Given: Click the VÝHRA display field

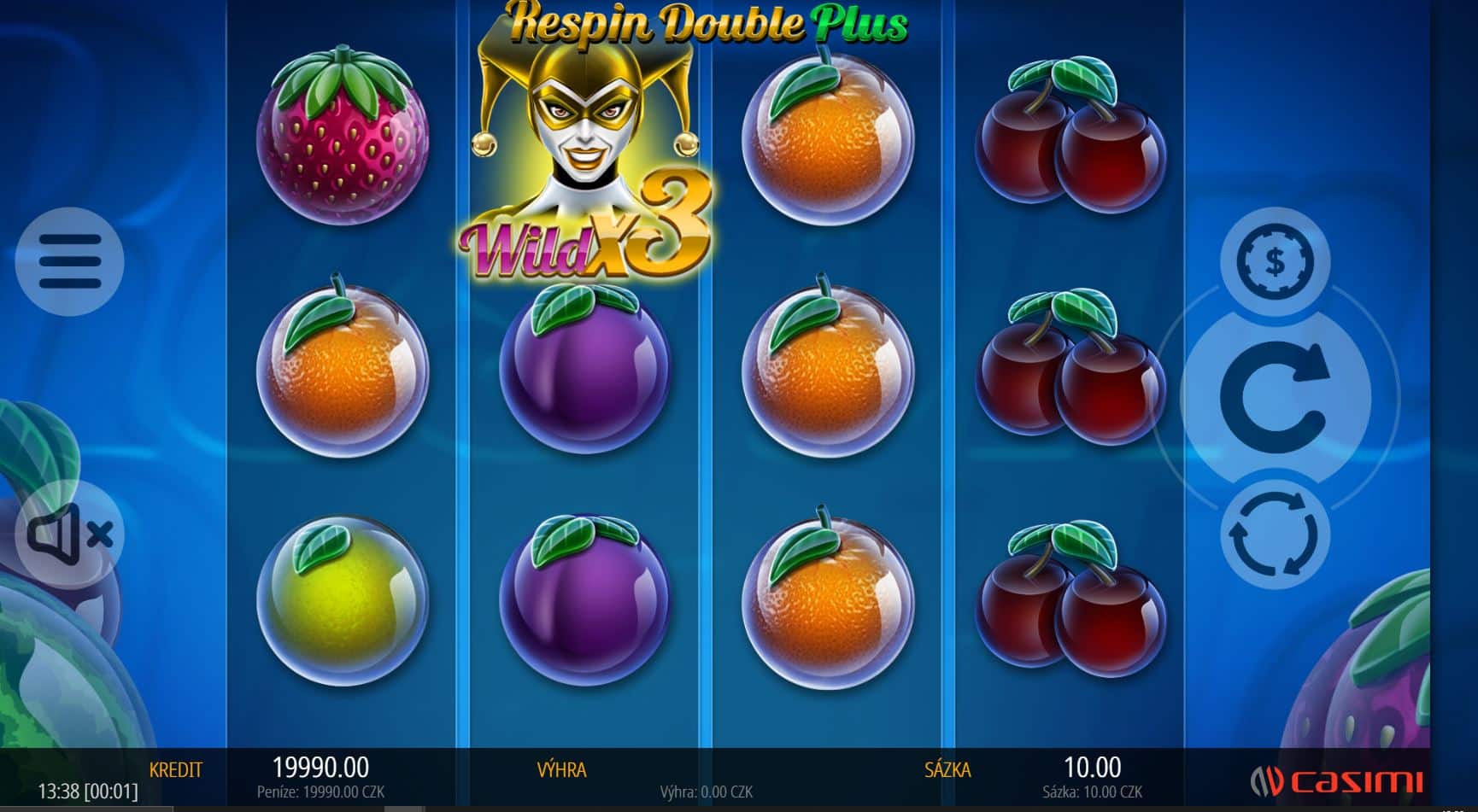Looking at the screenshot, I should click(564, 769).
